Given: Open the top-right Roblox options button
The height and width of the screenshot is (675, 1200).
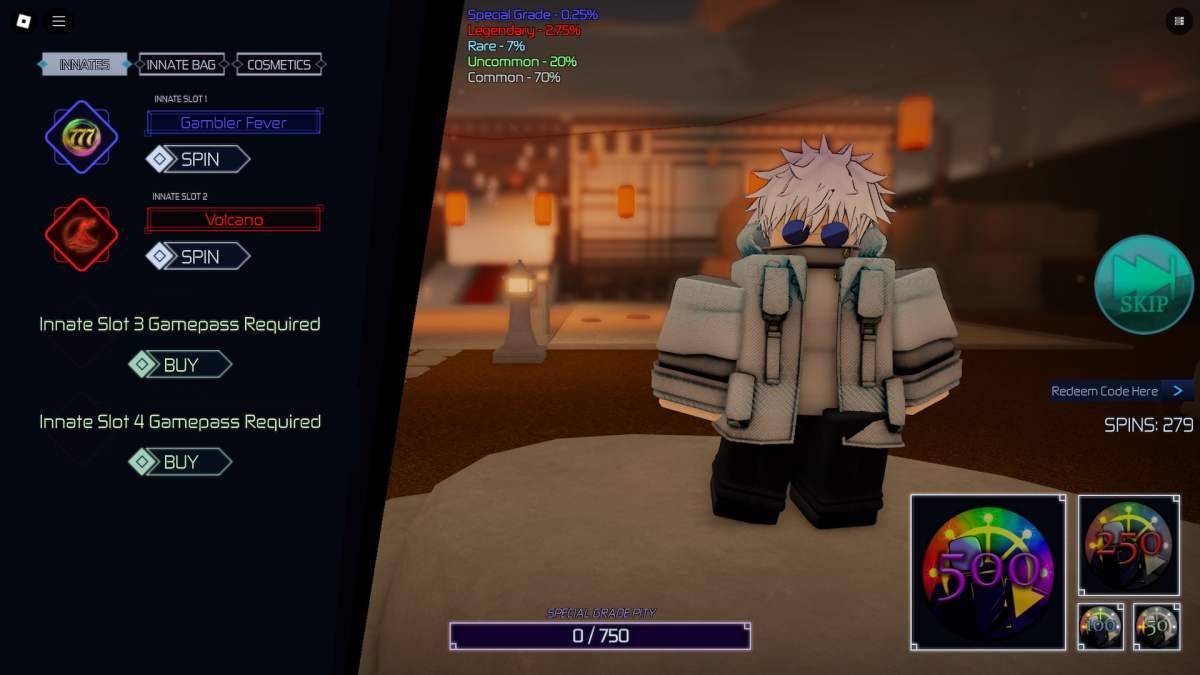Looking at the screenshot, I should coord(1176,21).
